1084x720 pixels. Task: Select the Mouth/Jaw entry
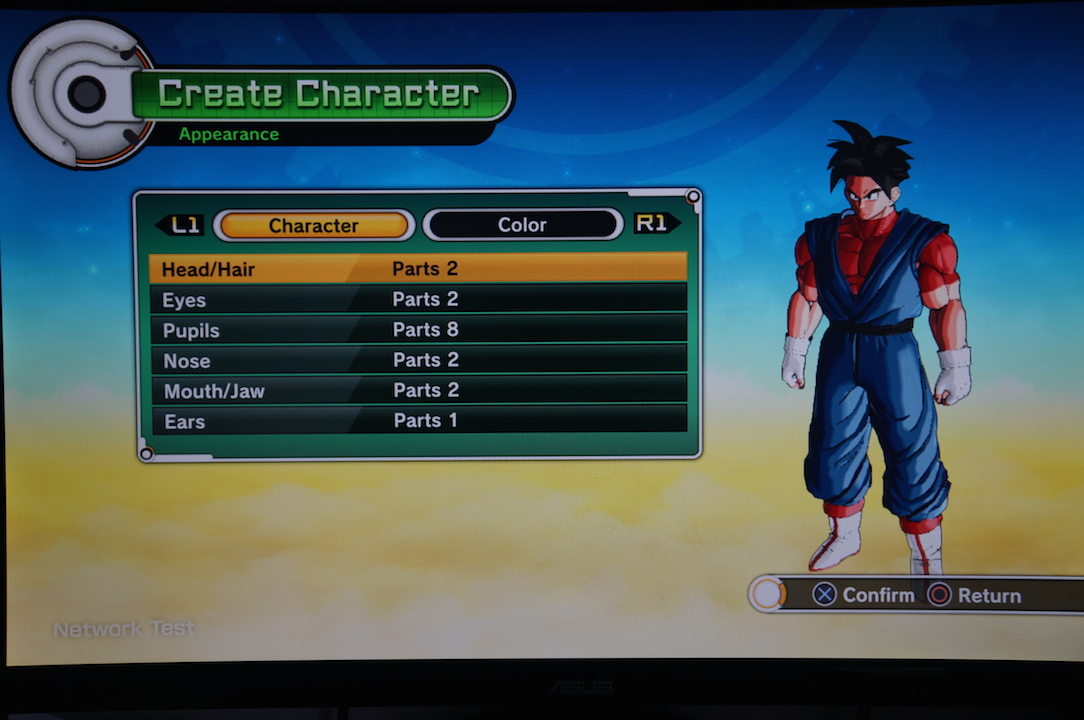pos(418,390)
